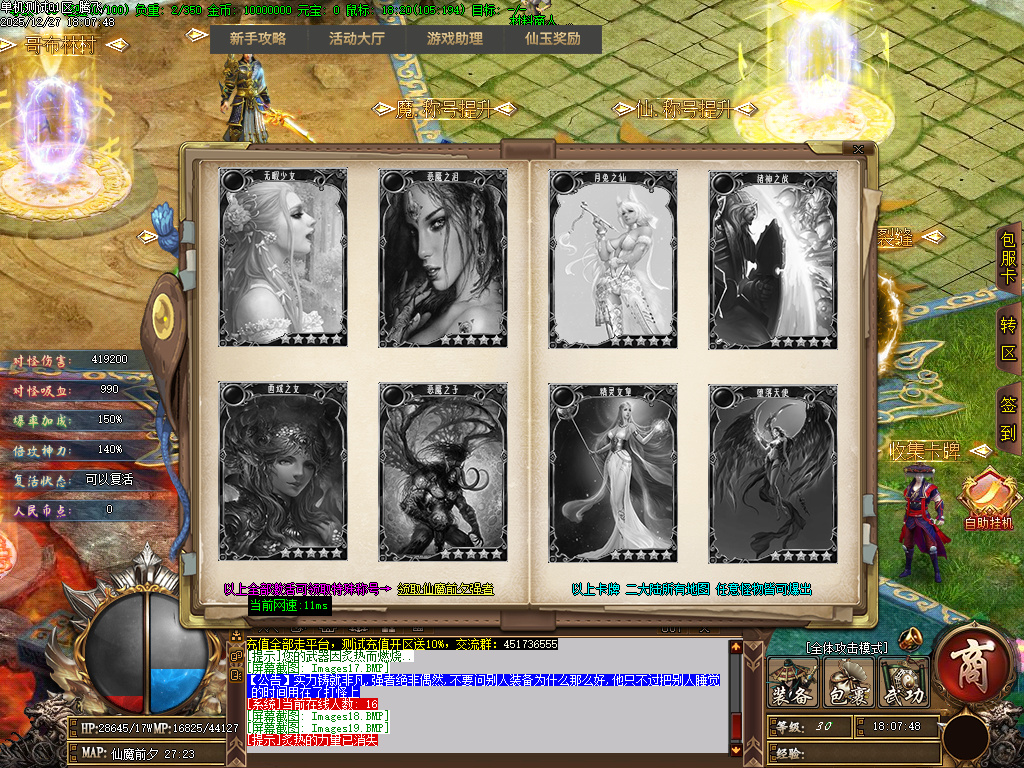Select the 无暇少女 card

[283, 258]
